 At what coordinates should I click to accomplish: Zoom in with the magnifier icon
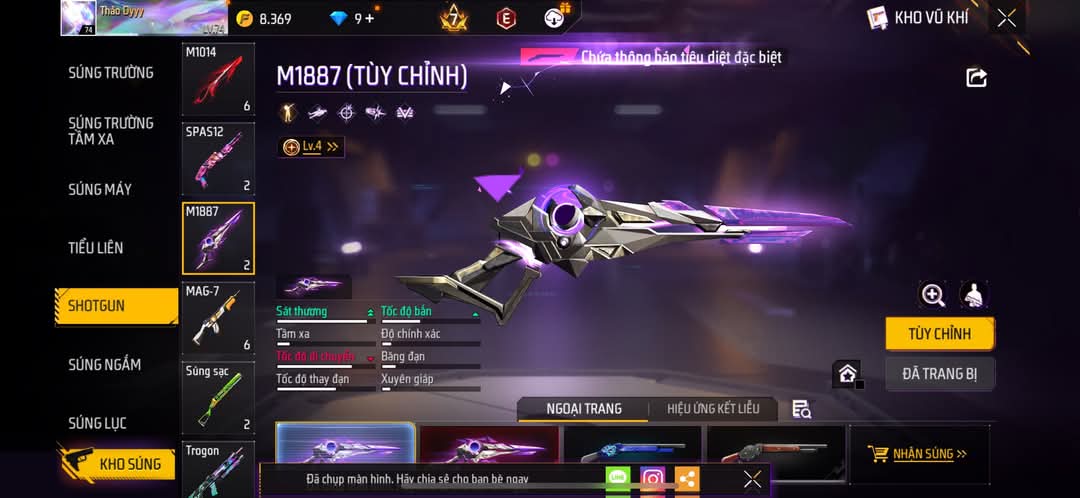(x=933, y=295)
